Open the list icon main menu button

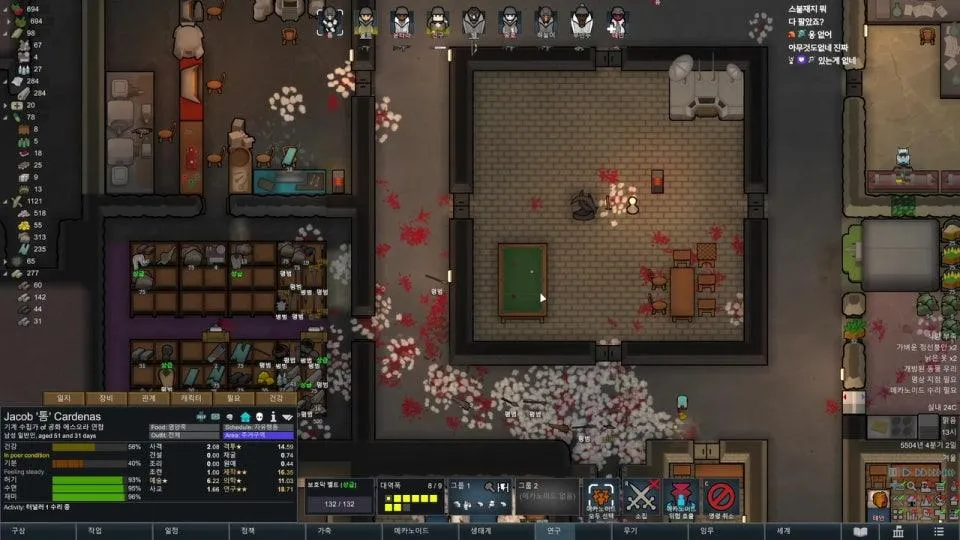coord(938,531)
